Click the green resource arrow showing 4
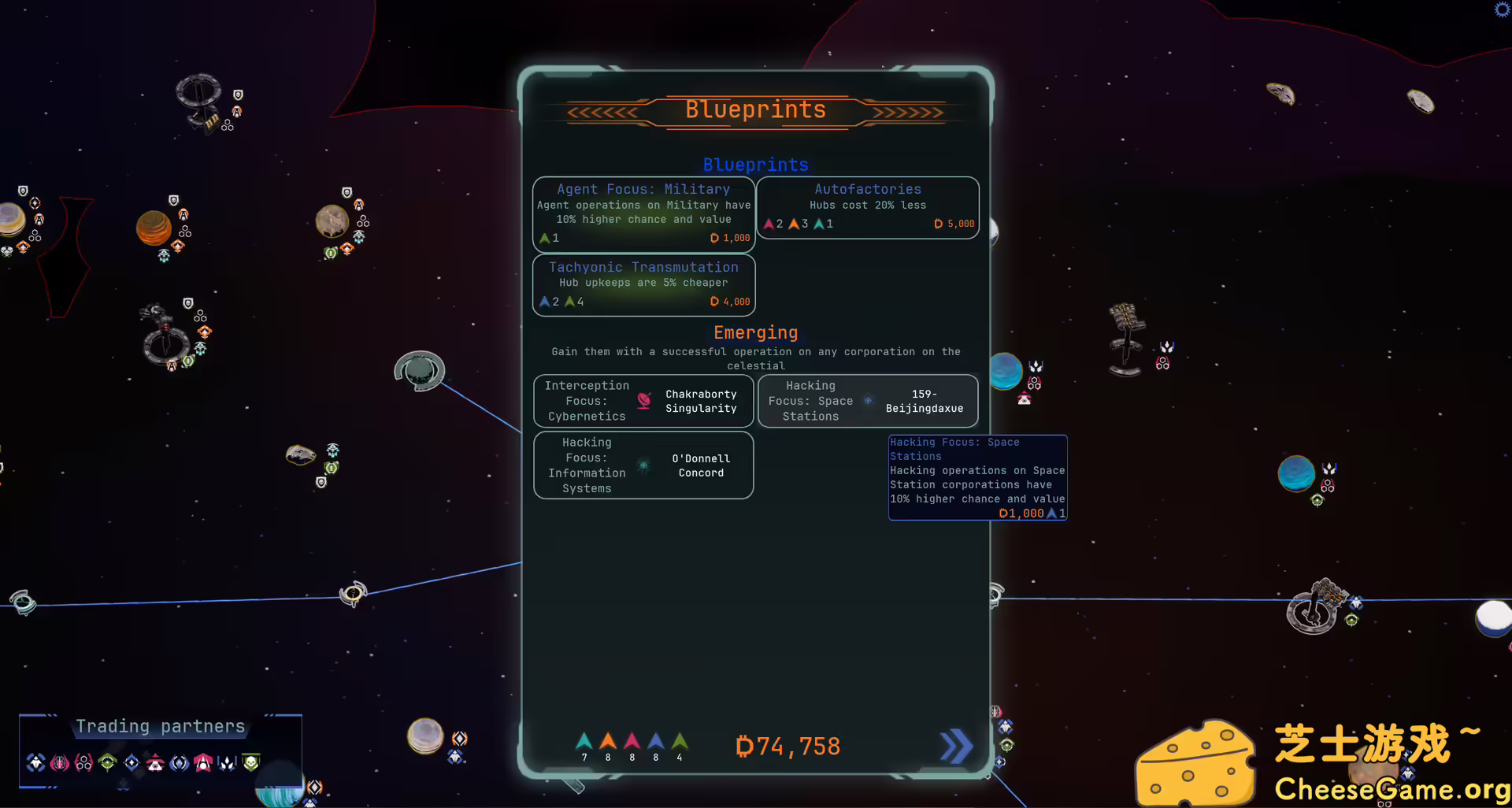1512x808 pixels. coord(679,742)
